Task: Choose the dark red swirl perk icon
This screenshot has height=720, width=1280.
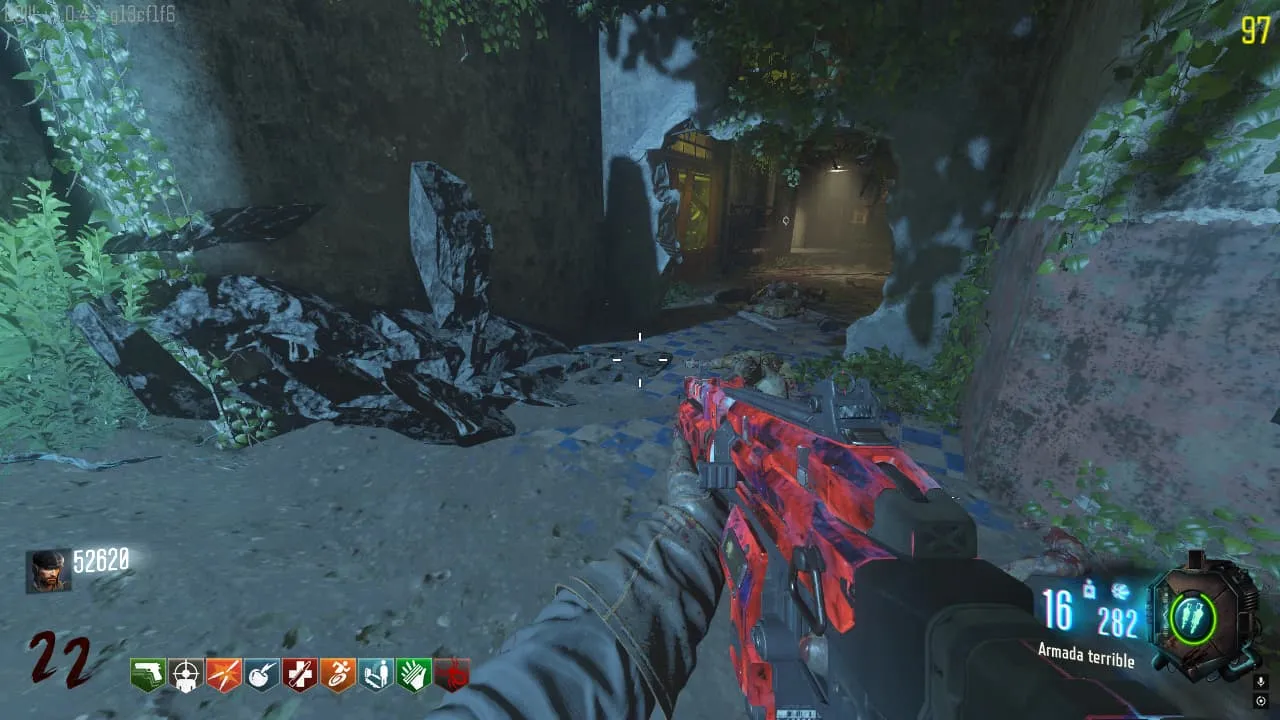Action: pos(451,675)
